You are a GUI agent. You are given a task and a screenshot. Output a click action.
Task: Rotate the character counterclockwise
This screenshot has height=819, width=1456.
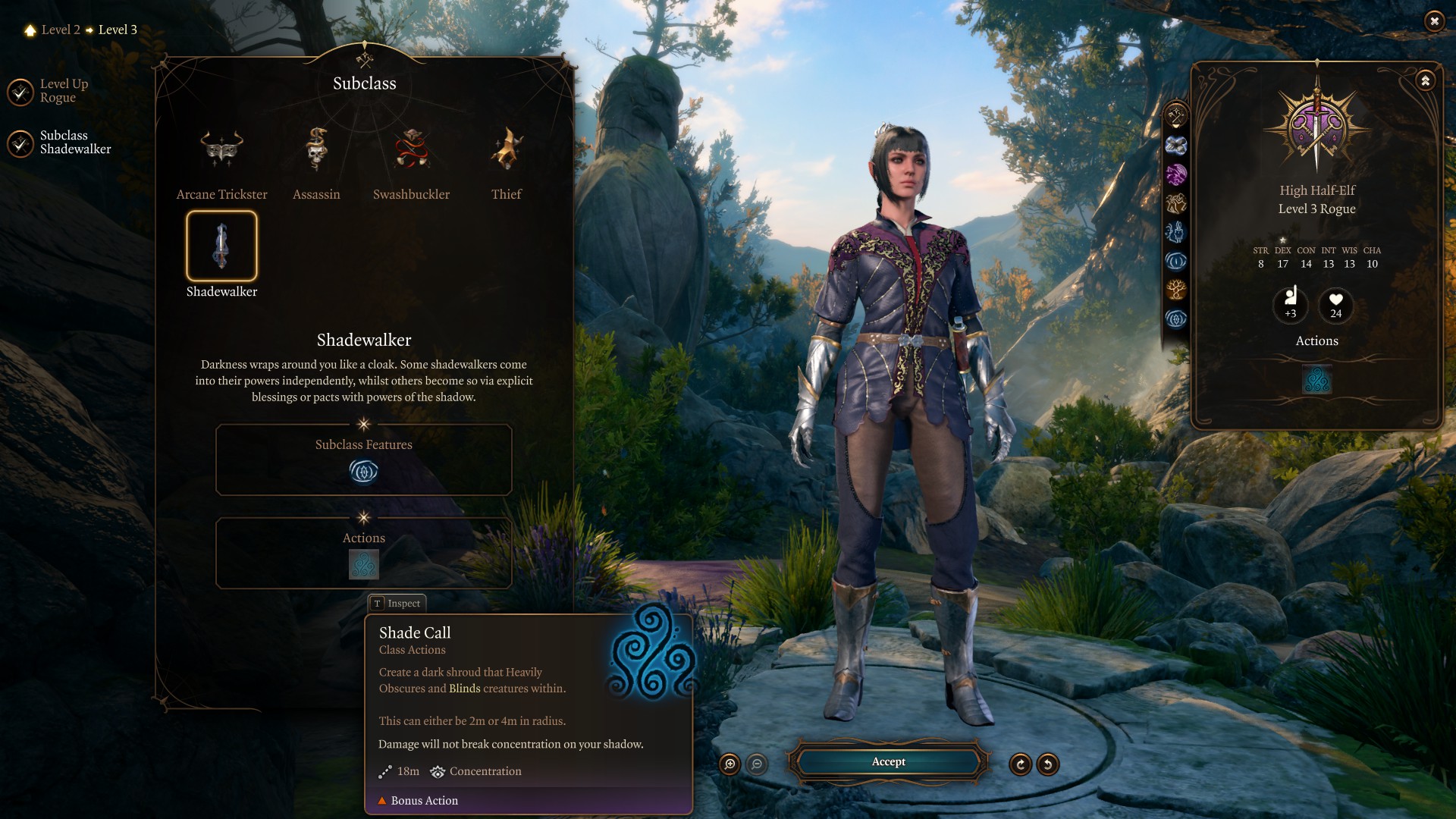pyautogui.click(x=1048, y=764)
